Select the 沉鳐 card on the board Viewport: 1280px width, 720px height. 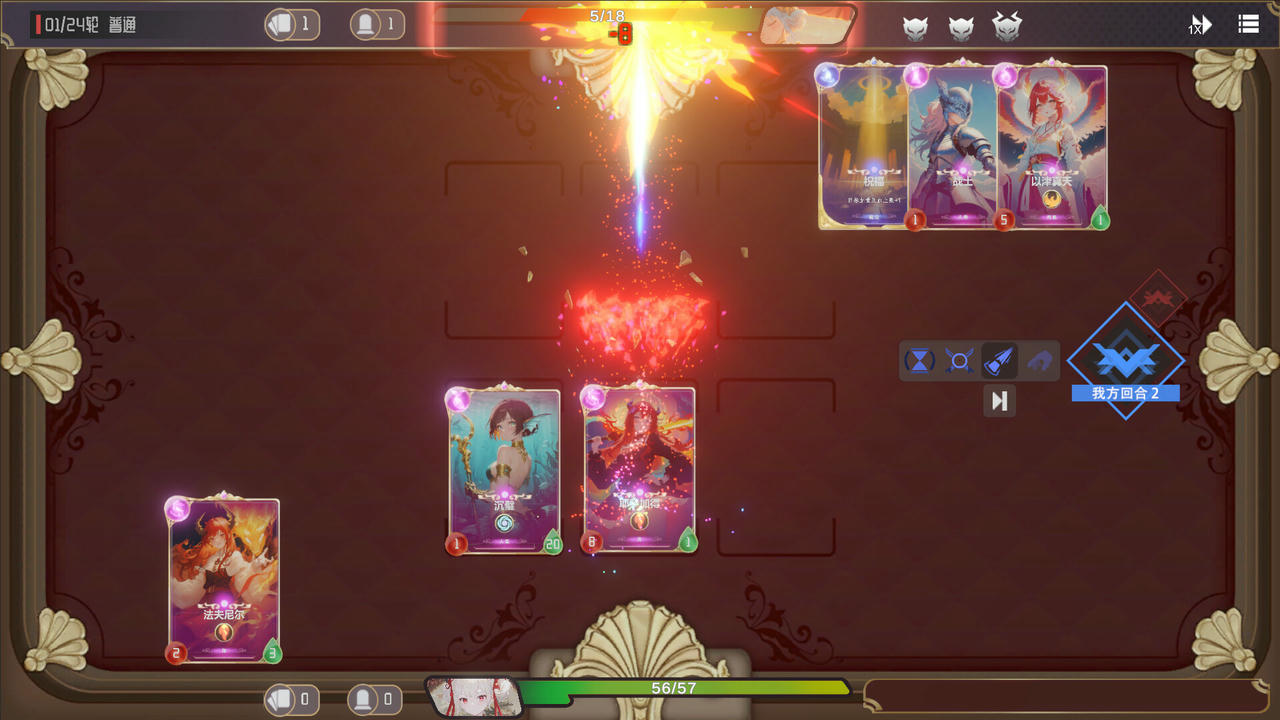pos(505,470)
